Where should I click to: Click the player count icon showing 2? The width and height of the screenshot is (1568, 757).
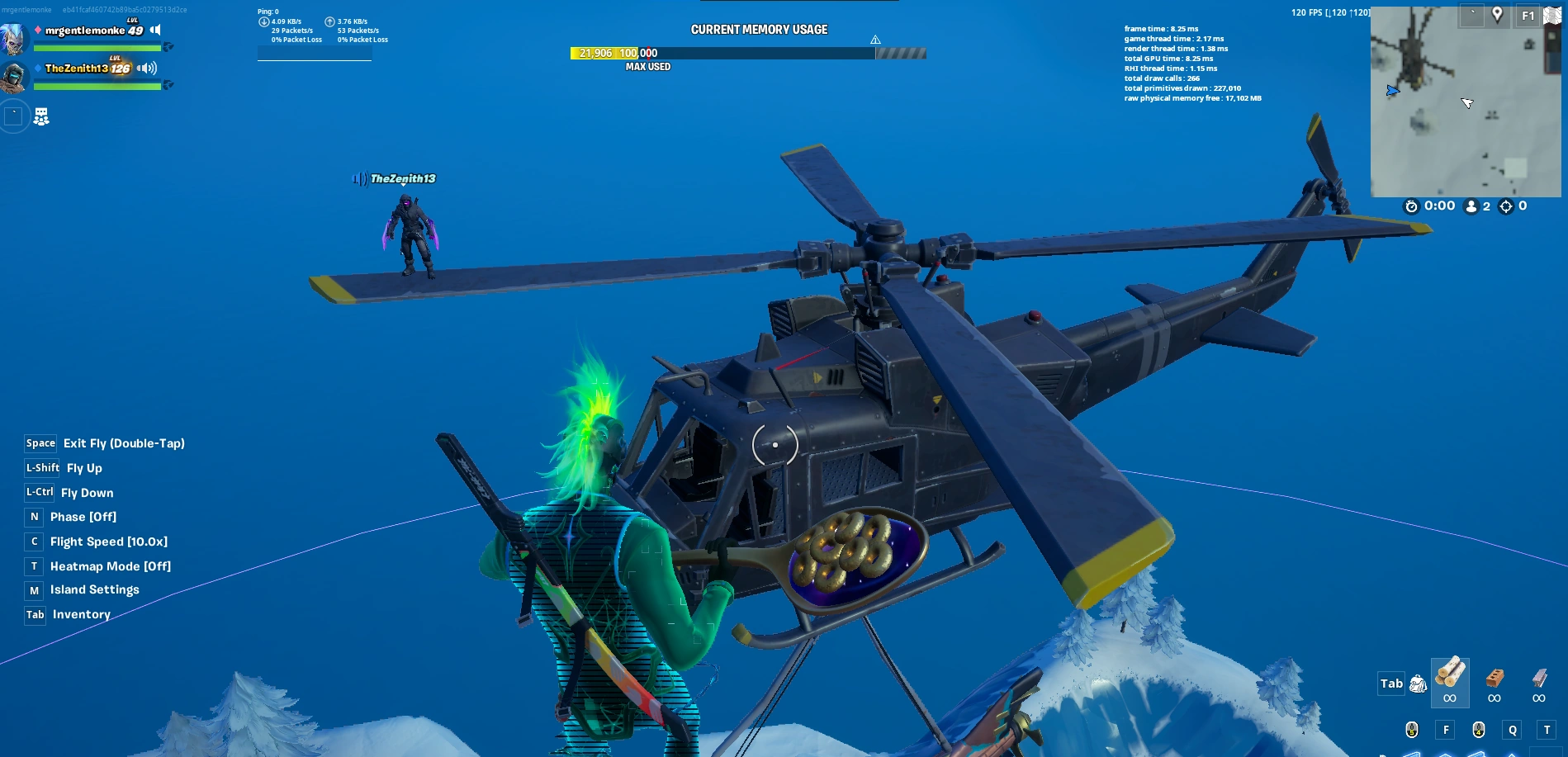(x=1472, y=206)
